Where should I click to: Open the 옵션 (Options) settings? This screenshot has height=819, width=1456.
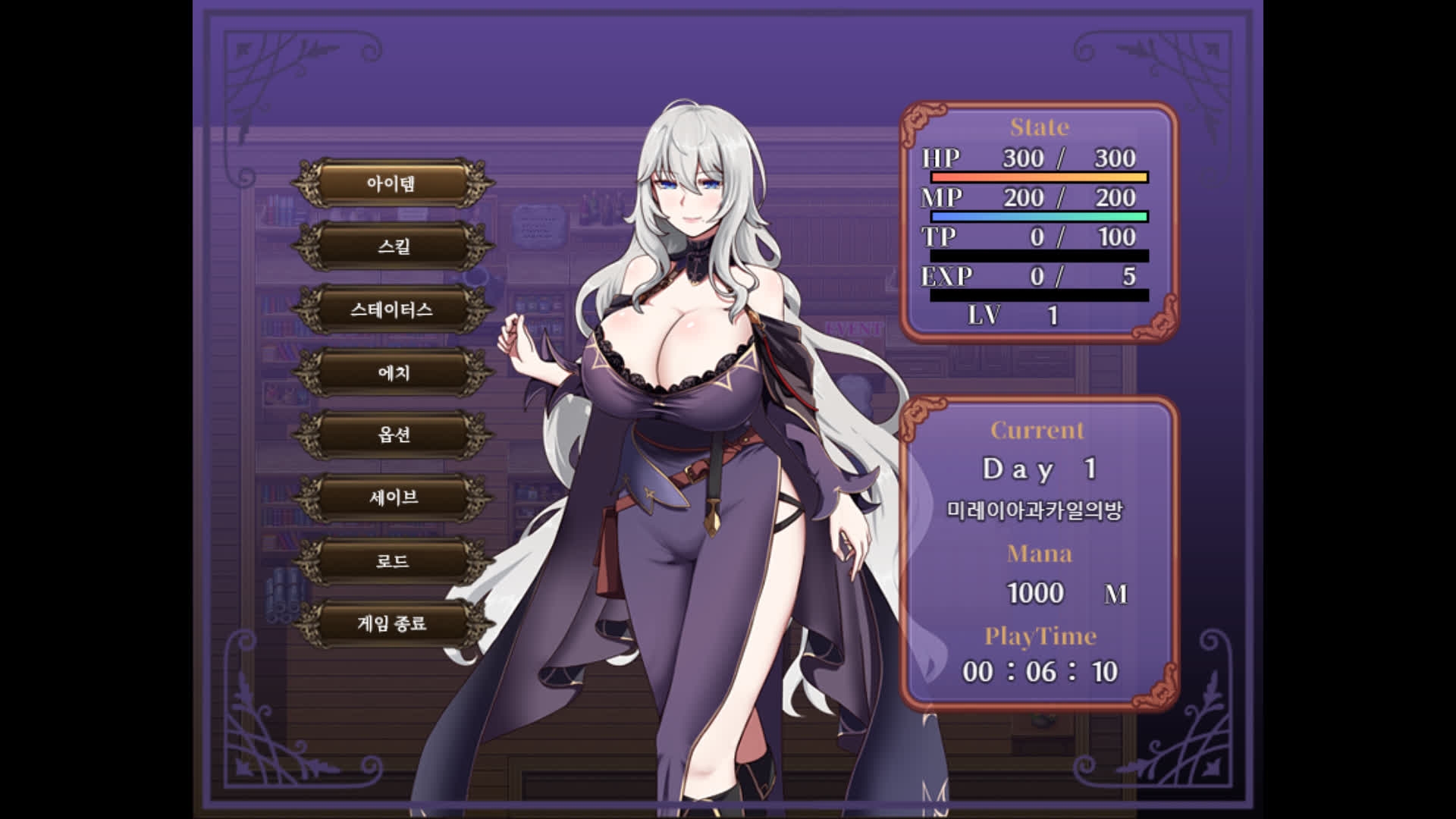[392, 435]
